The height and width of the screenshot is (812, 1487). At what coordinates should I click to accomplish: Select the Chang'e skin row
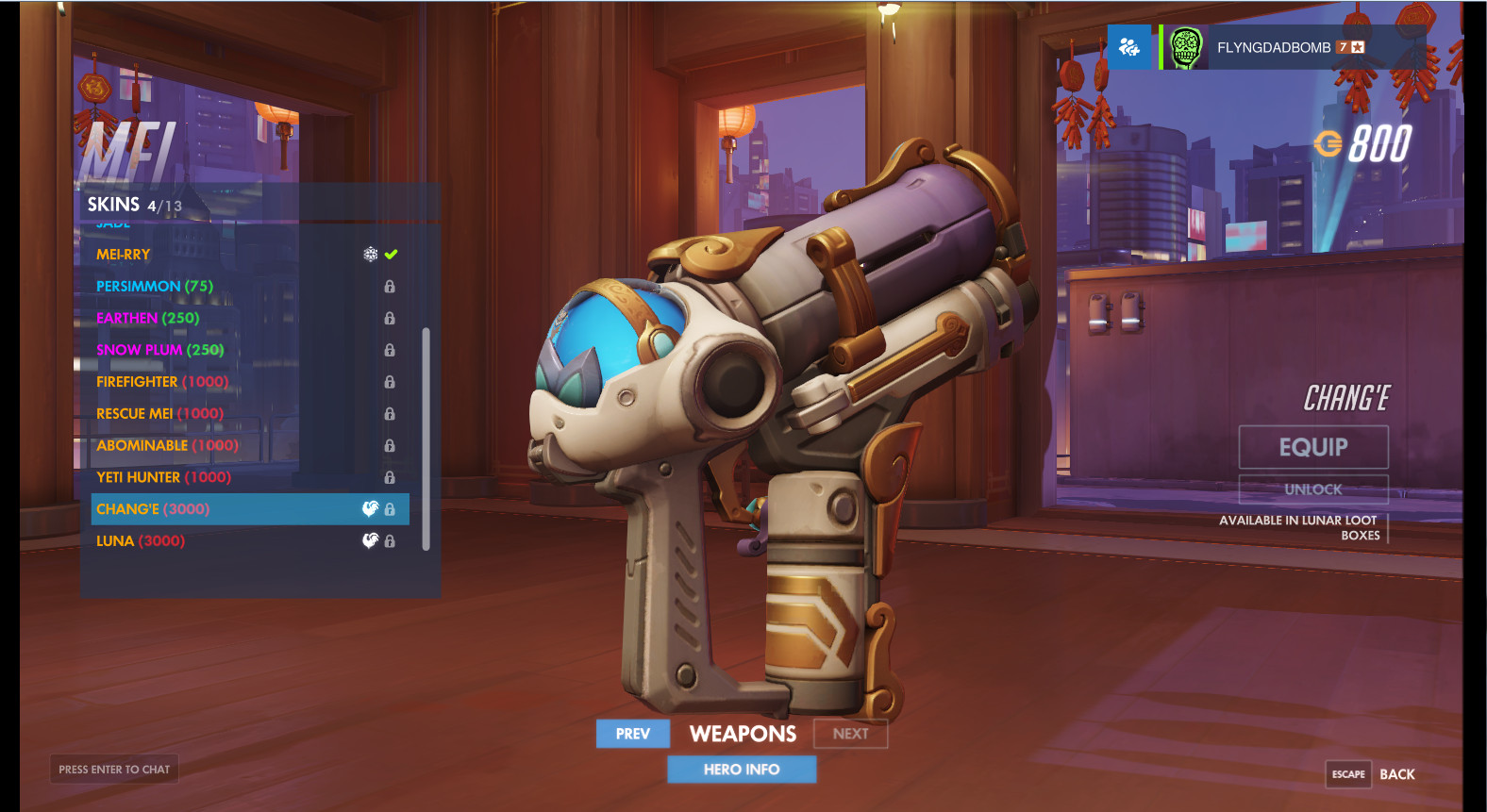(x=249, y=509)
